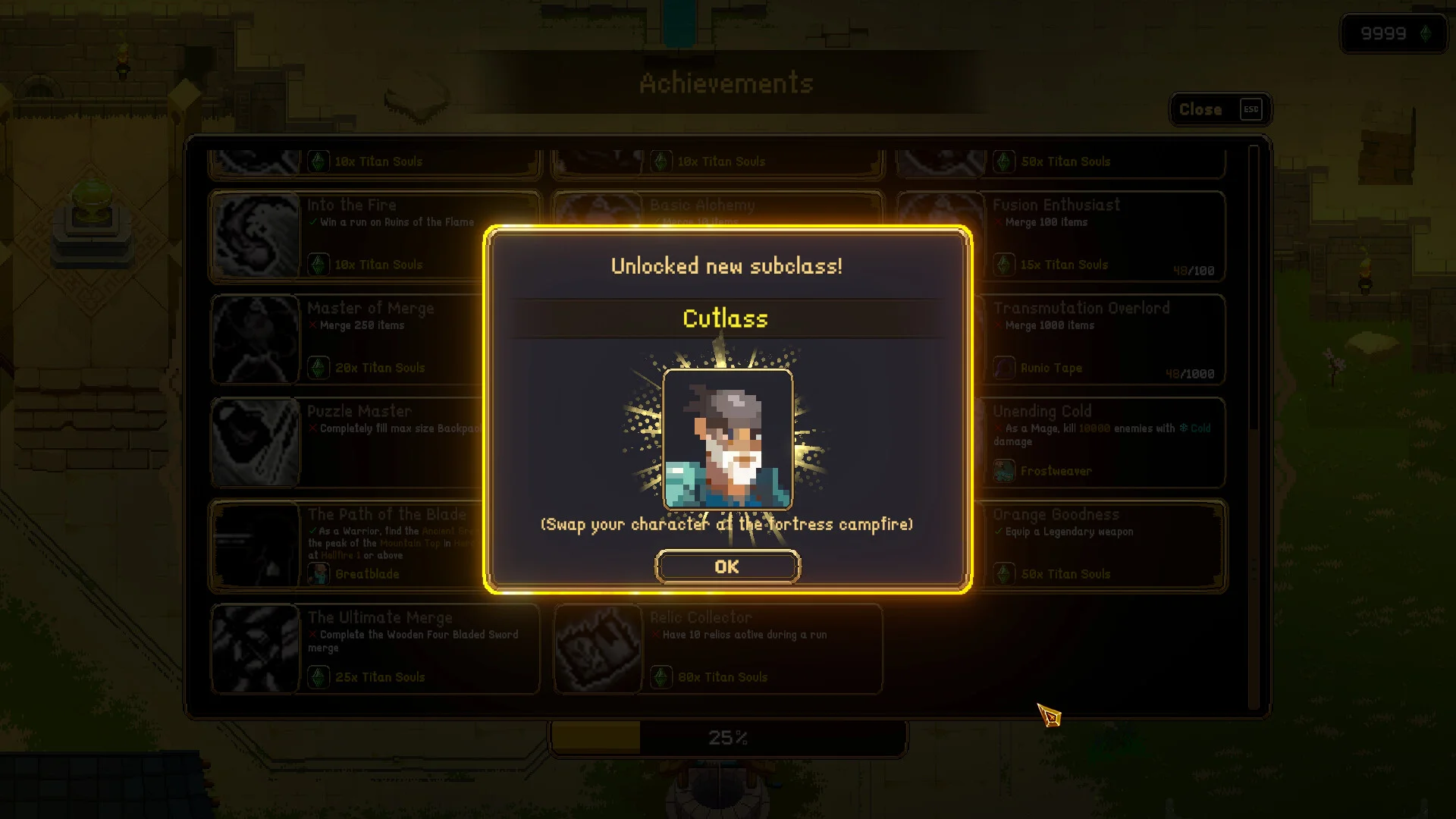Select the Orange Goodness achievement
Screen dimensions: 1456x819
(x=1100, y=545)
